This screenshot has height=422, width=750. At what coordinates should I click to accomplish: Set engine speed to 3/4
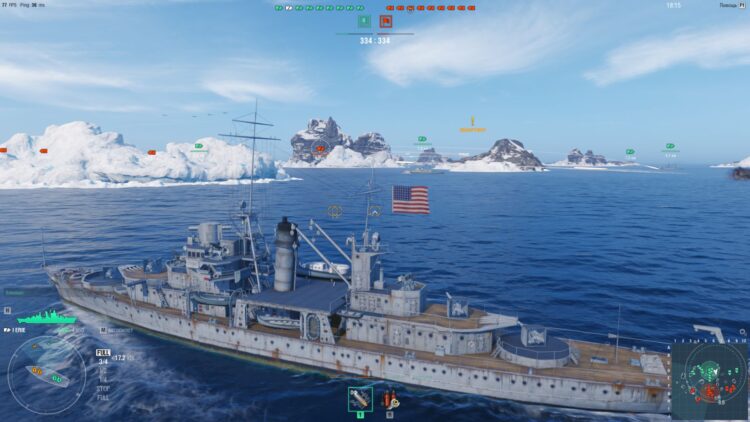click(x=103, y=361)
